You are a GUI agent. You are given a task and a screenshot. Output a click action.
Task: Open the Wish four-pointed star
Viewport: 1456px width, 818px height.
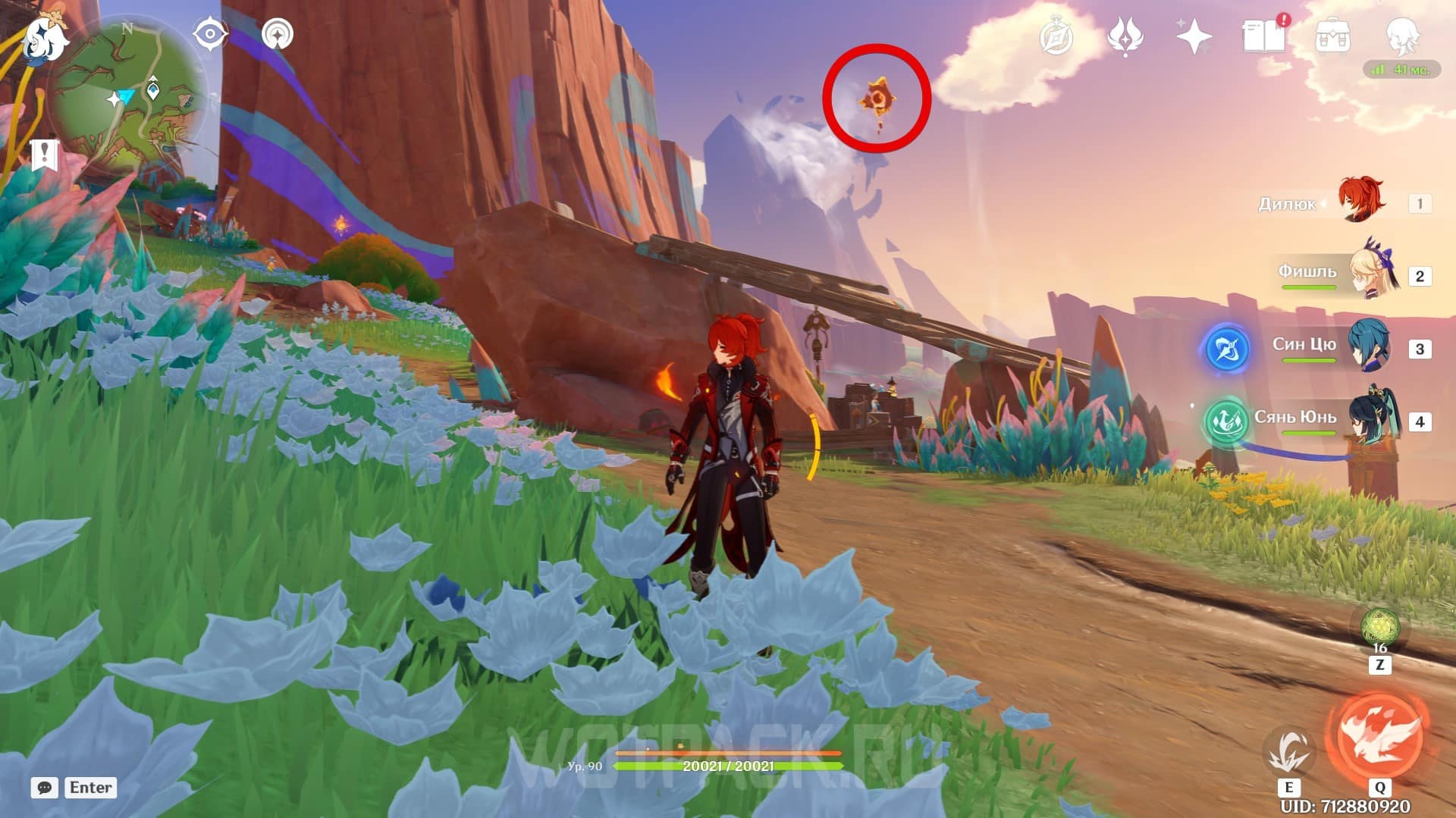point(1194,37)
